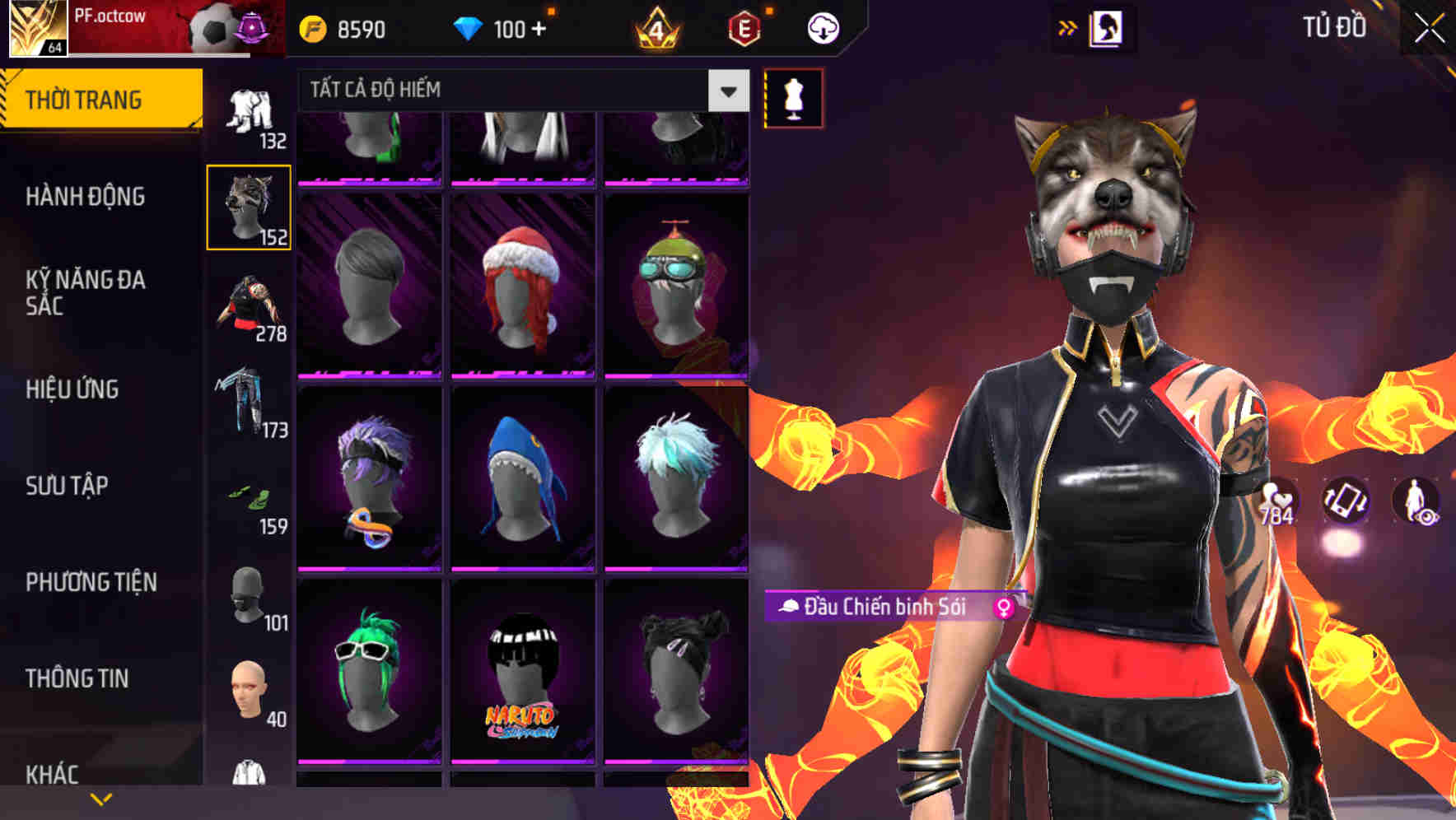Open the mannequin preset icon beside rarity filter
The width and height of the screenshot is (1456, 820).
click(791, 97)
